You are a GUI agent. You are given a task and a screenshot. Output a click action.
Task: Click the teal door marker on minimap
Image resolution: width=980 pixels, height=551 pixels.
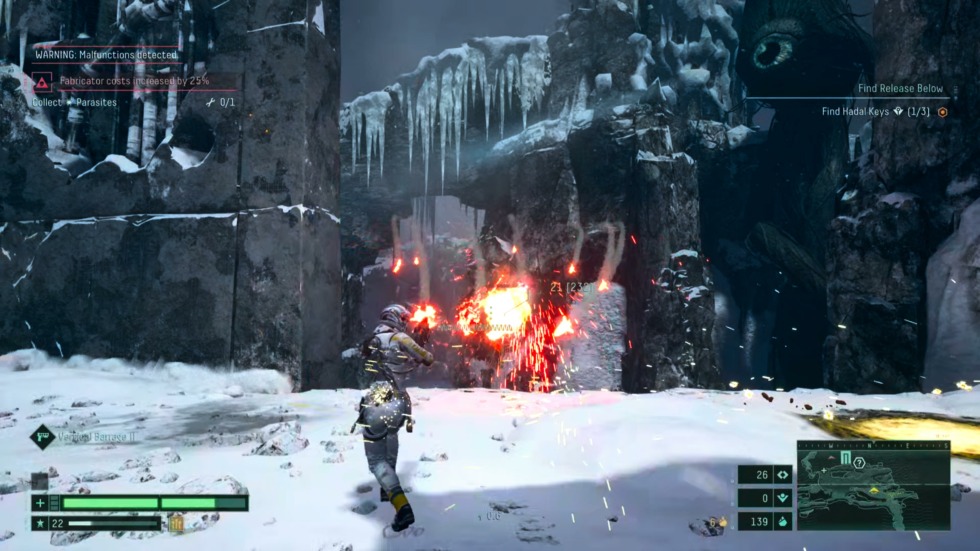(845, 458)
